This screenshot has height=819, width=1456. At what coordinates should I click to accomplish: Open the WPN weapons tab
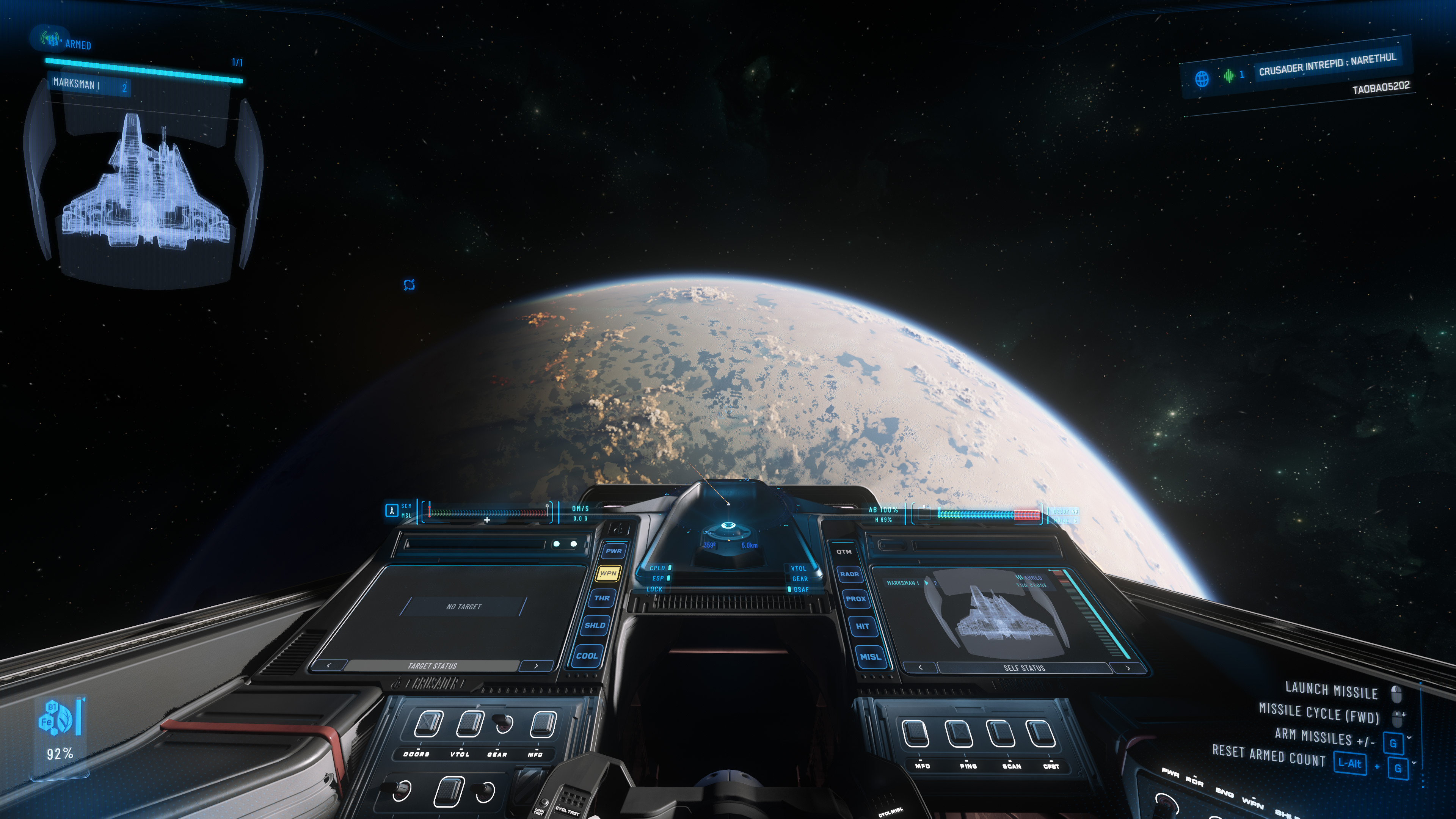[x=608, y=573]
